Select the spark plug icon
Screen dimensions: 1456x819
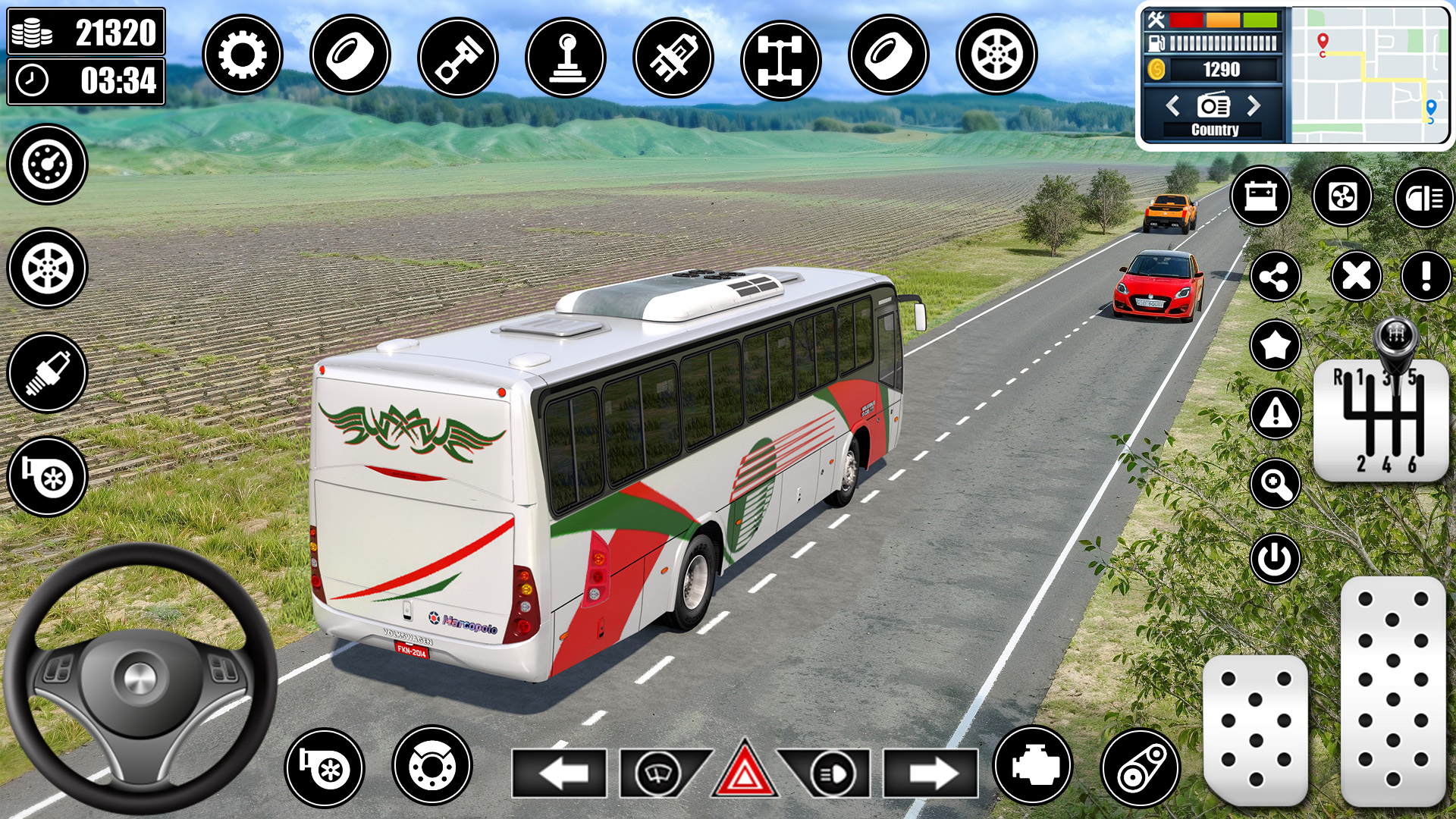(x=47, y=372)
